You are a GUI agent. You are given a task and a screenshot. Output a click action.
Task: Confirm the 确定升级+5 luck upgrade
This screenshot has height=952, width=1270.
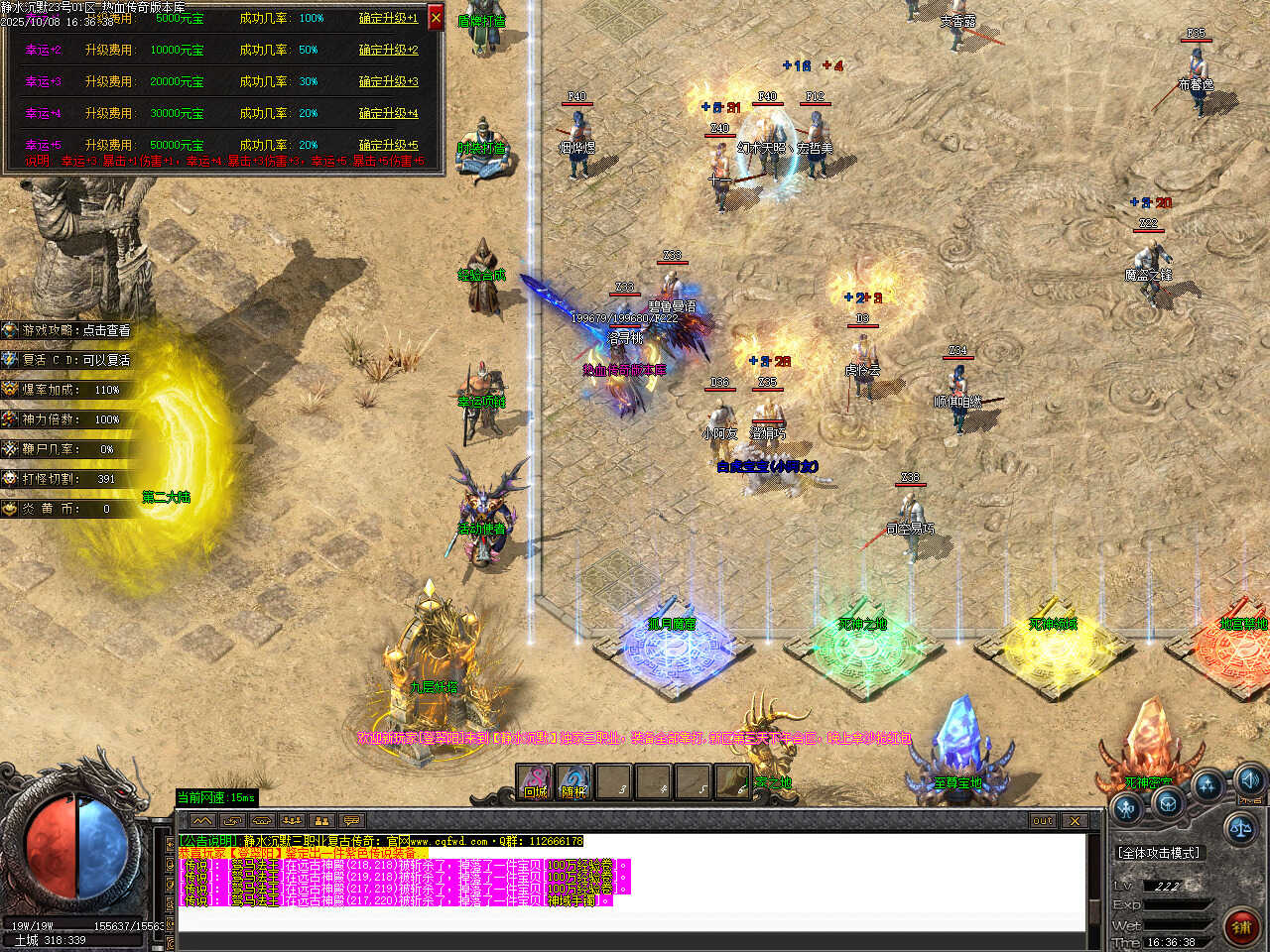click(x=388, y=145)
